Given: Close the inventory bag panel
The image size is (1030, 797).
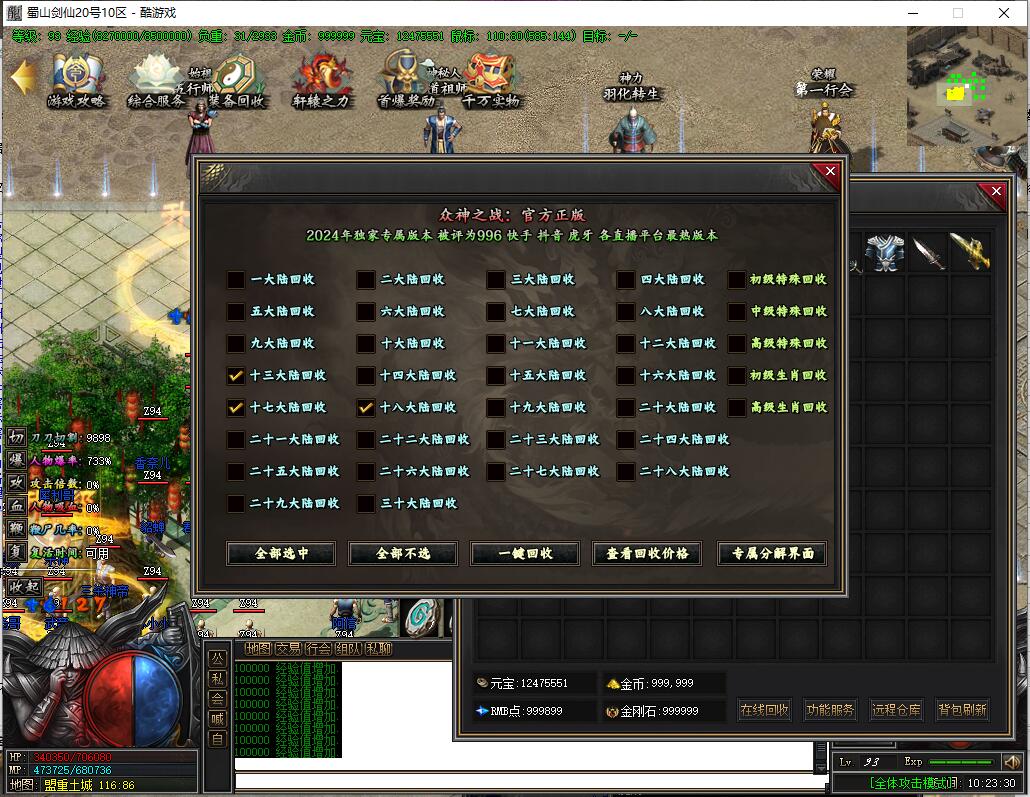Looking at the screenshot, I should click(x=995, y=191).
